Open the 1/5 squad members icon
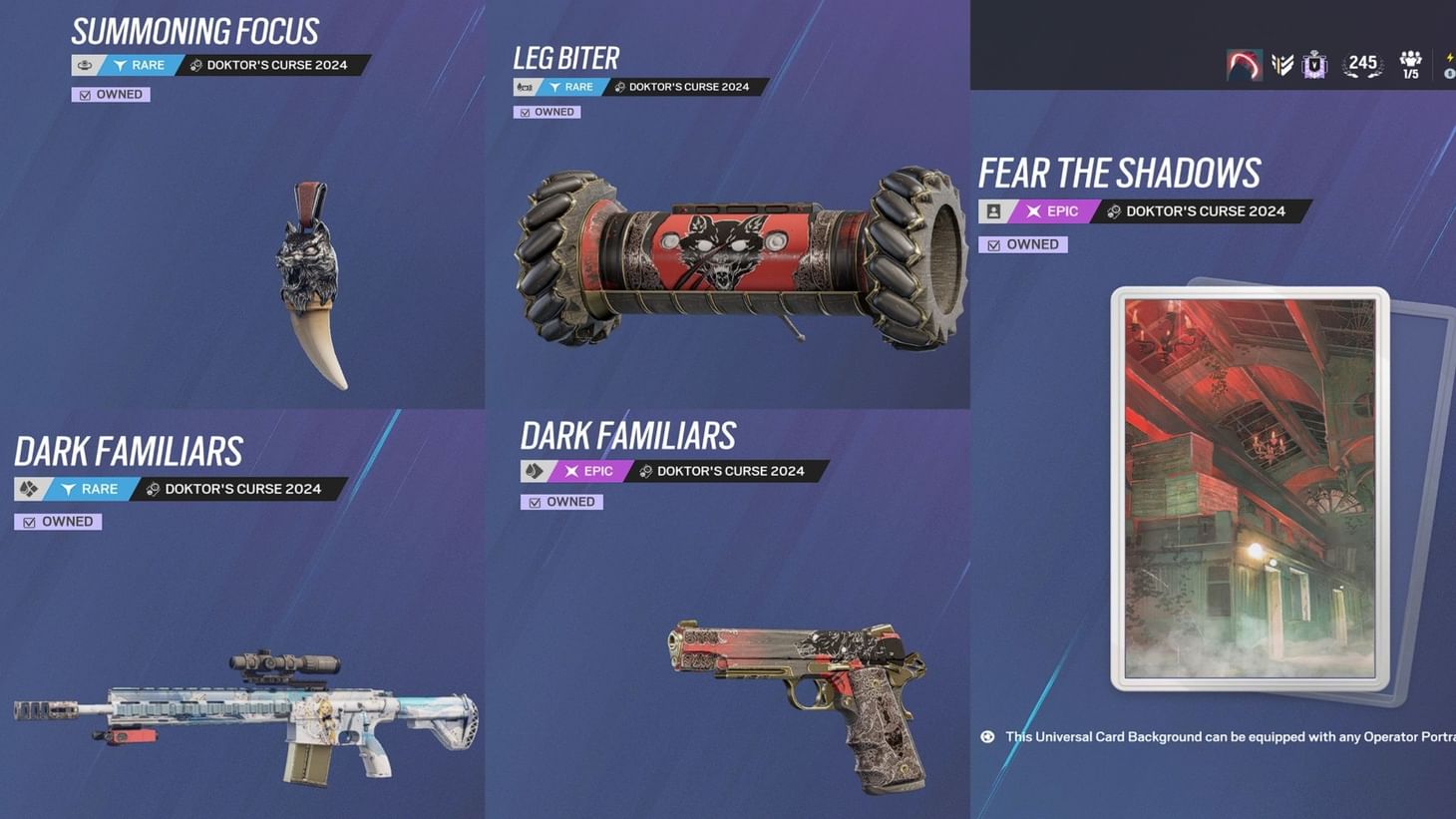Viewport: 1456px width, 819px height. point(1411,64)
